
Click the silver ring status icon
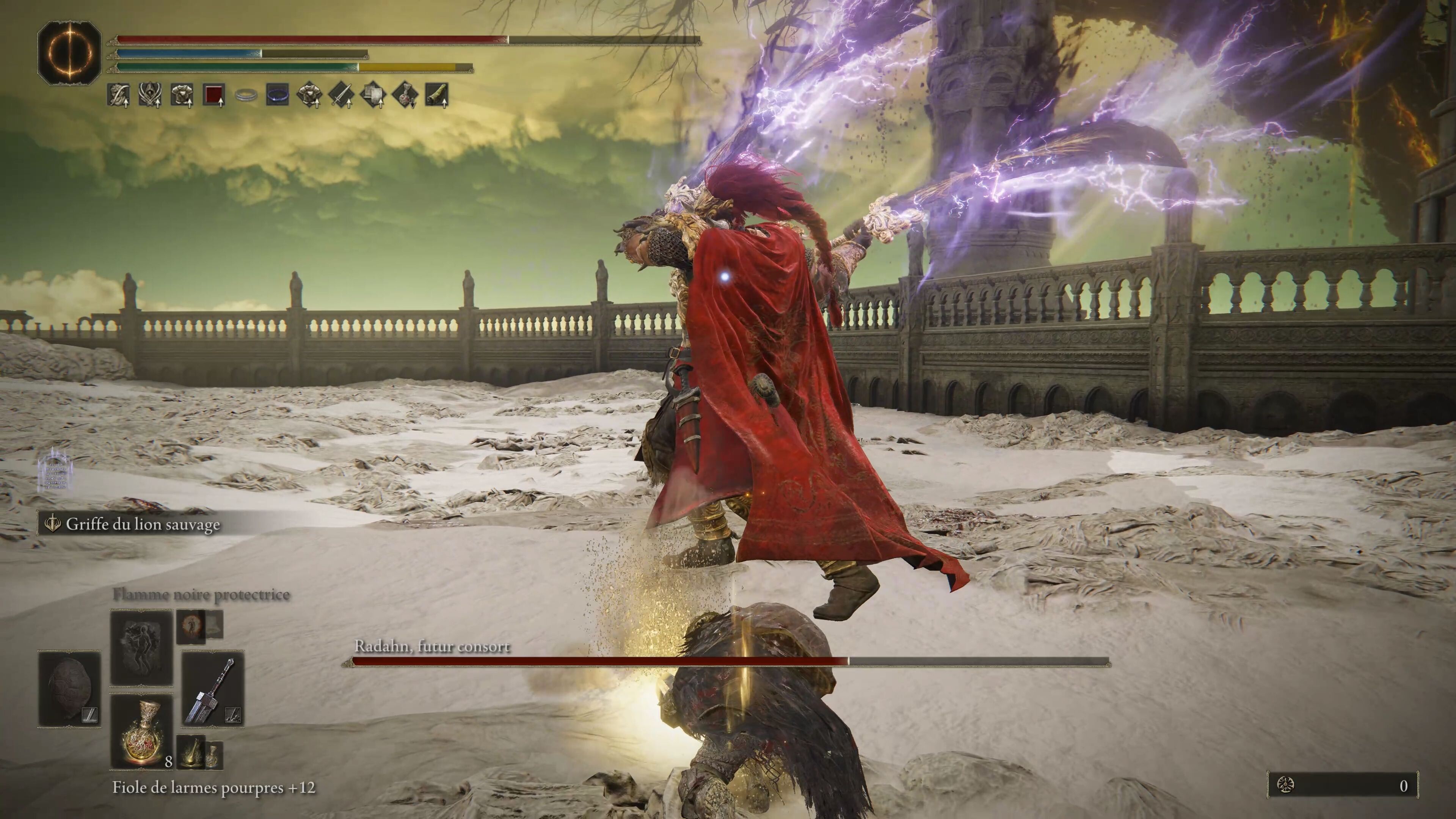(x=245, y=95)
